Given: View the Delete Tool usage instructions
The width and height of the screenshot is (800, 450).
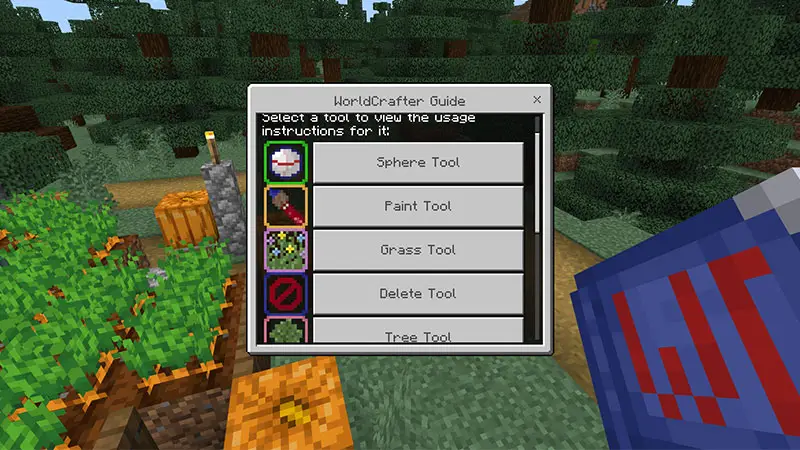Looking at the screenshot, I should click(418, 294).
